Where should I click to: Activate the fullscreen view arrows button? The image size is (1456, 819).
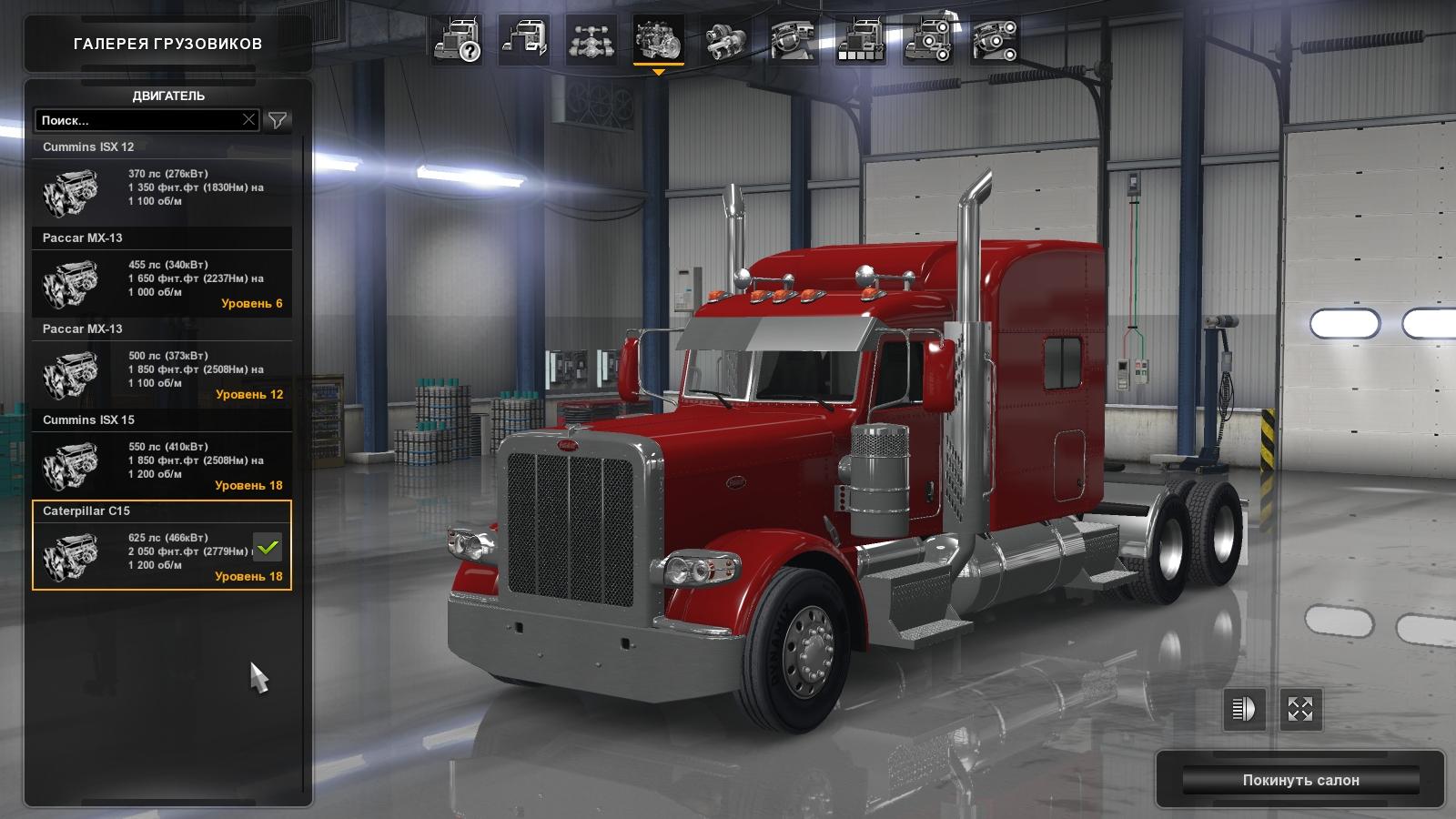[x=1300, y=708]
